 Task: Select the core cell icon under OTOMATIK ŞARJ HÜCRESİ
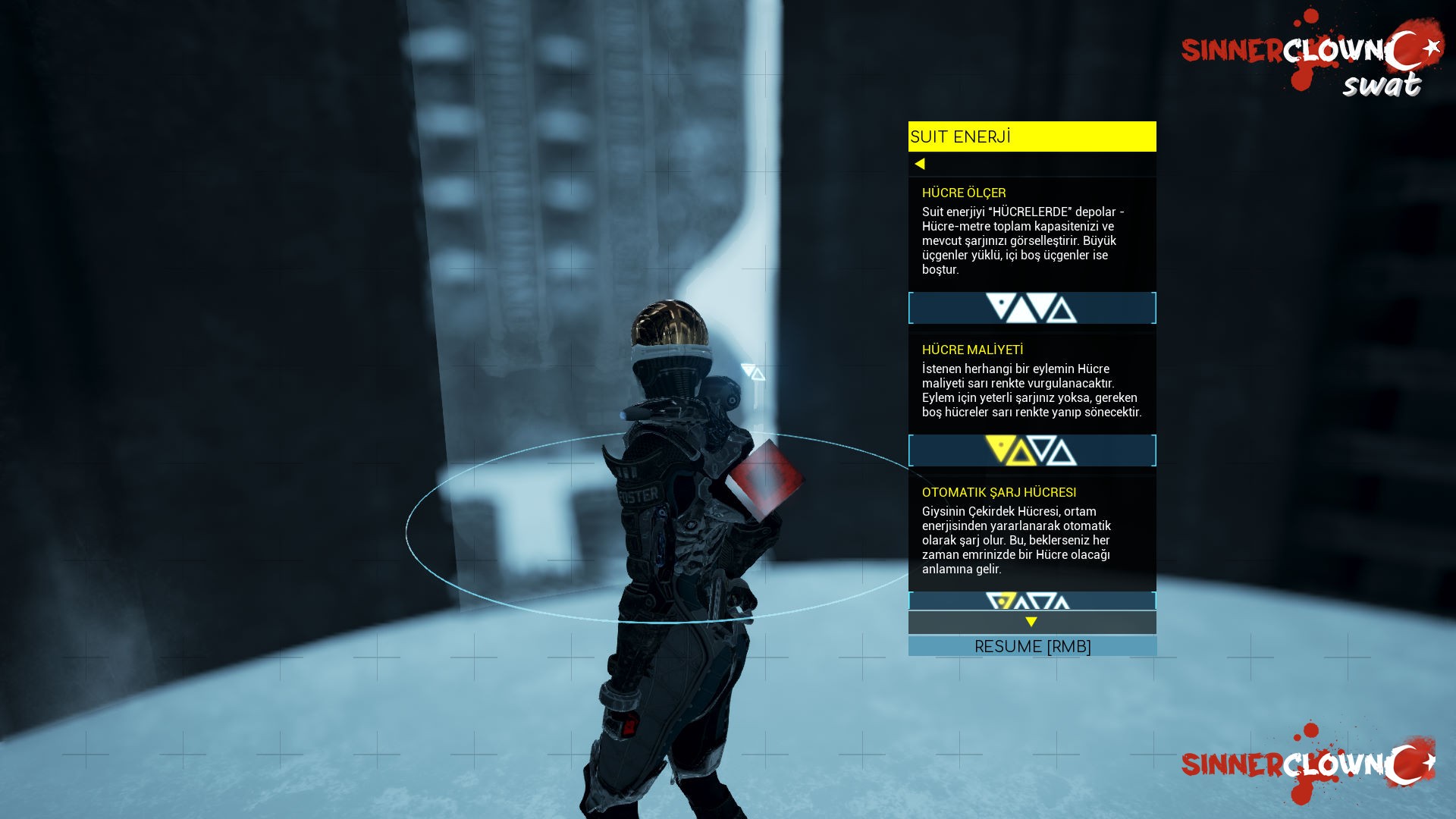1003,601
